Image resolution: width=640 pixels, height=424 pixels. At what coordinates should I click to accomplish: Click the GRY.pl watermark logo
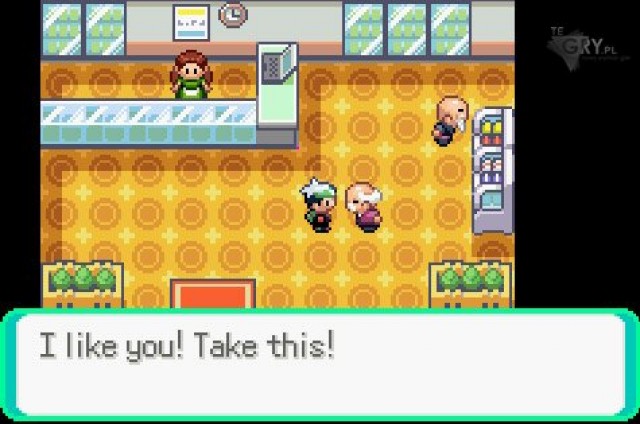pos(590,46)
